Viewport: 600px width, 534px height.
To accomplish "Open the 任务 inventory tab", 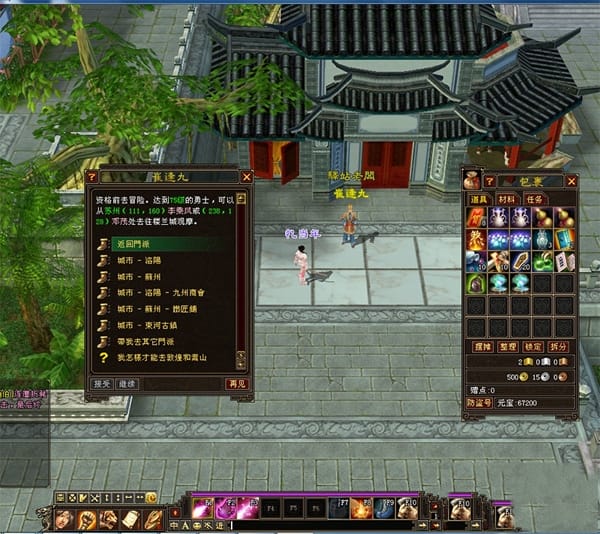I will [536, 199].
